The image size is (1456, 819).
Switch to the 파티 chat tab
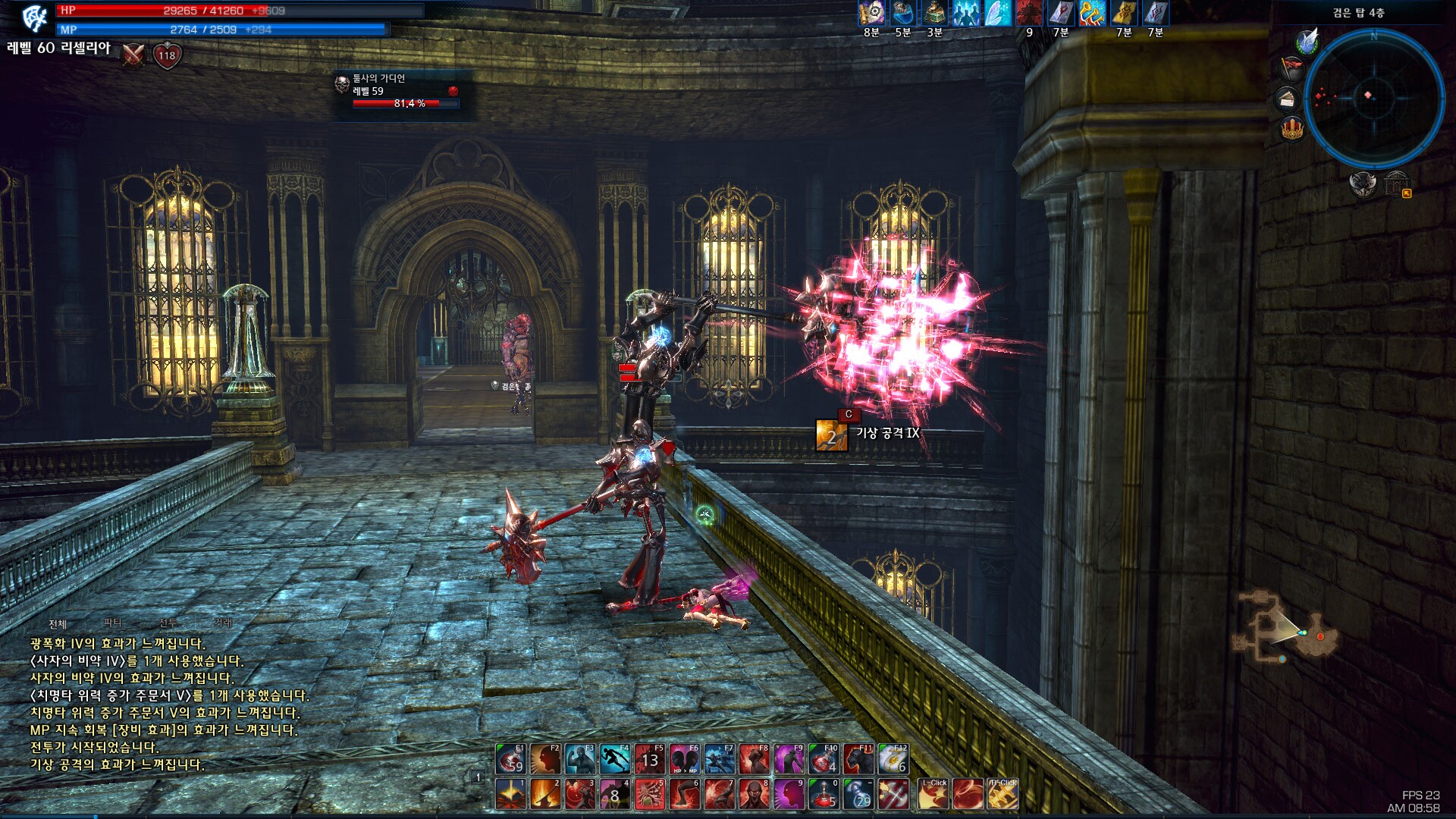113,623
